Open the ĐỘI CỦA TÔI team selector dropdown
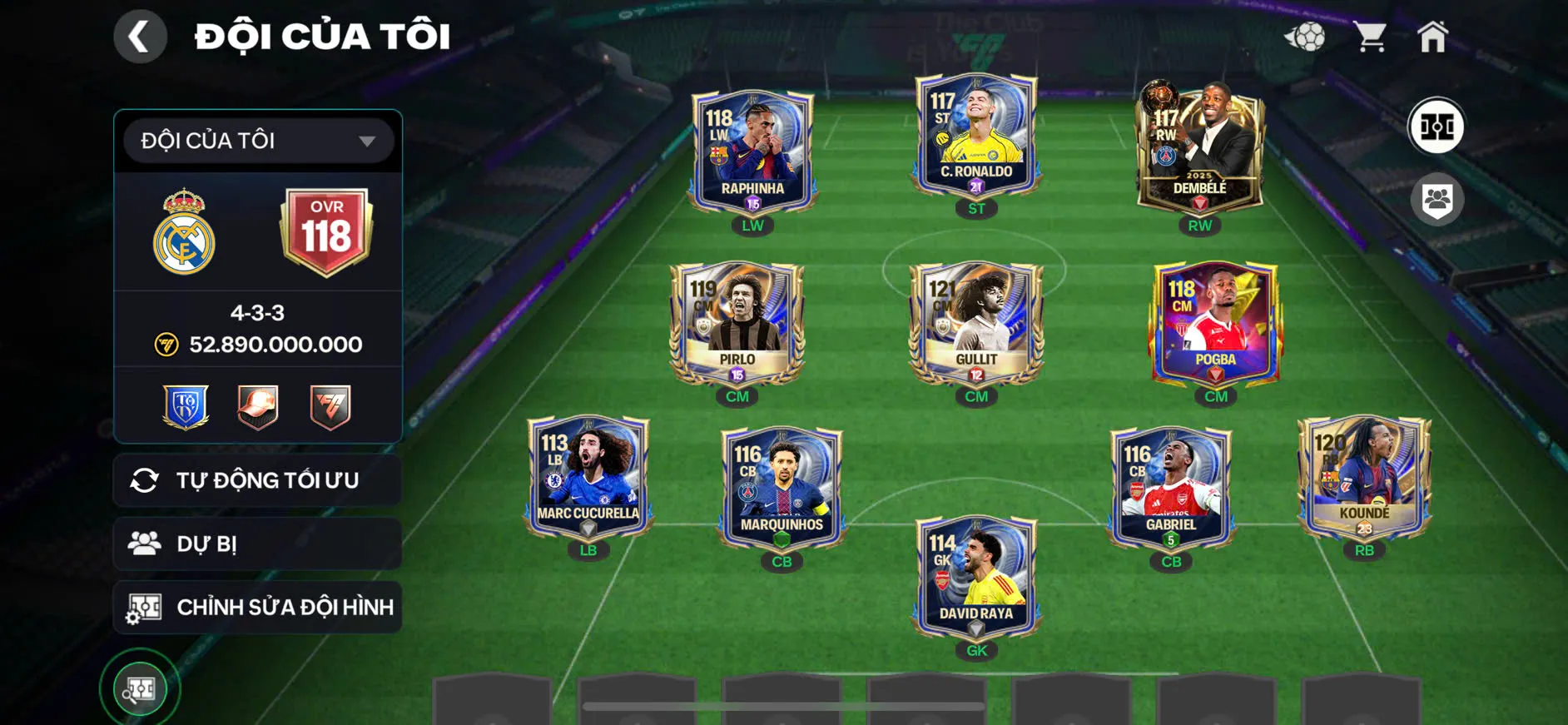Viewport: 1568px width, 725px height. pyautogui.click(x=256, y=140)
